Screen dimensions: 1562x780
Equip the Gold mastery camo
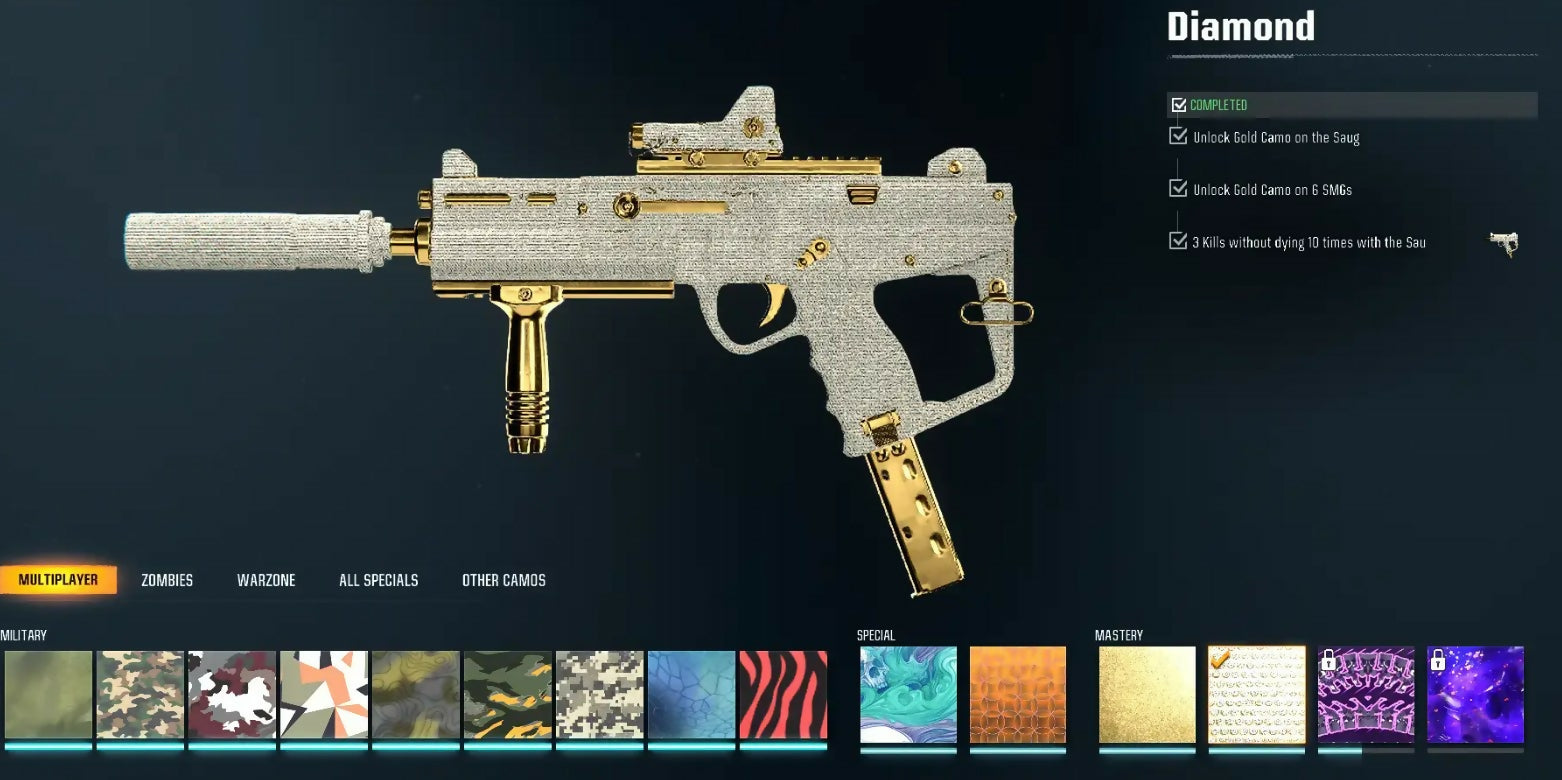point(1147,695)
